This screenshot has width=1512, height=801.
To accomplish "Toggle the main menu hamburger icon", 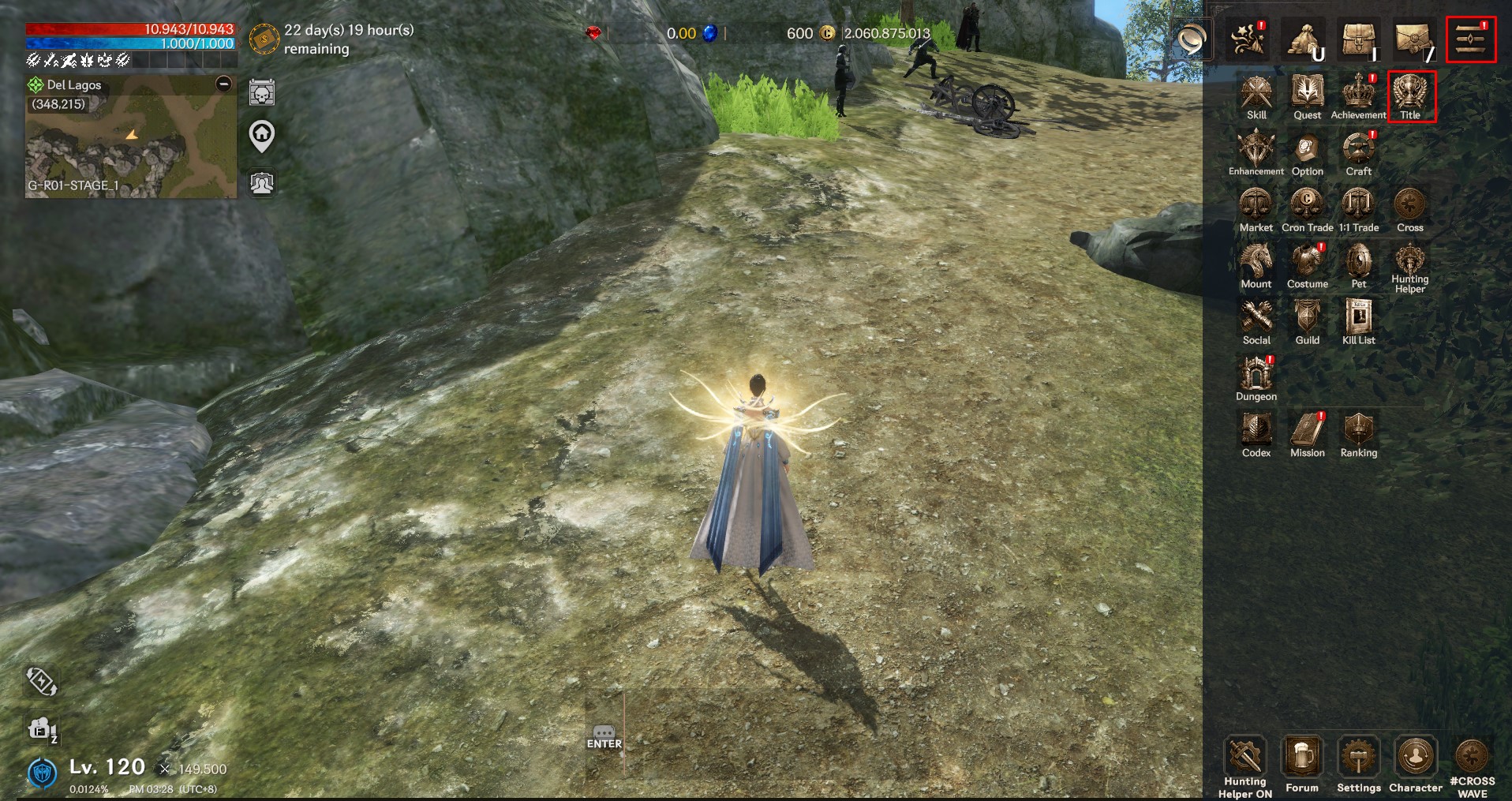I will click(1471, 39).
